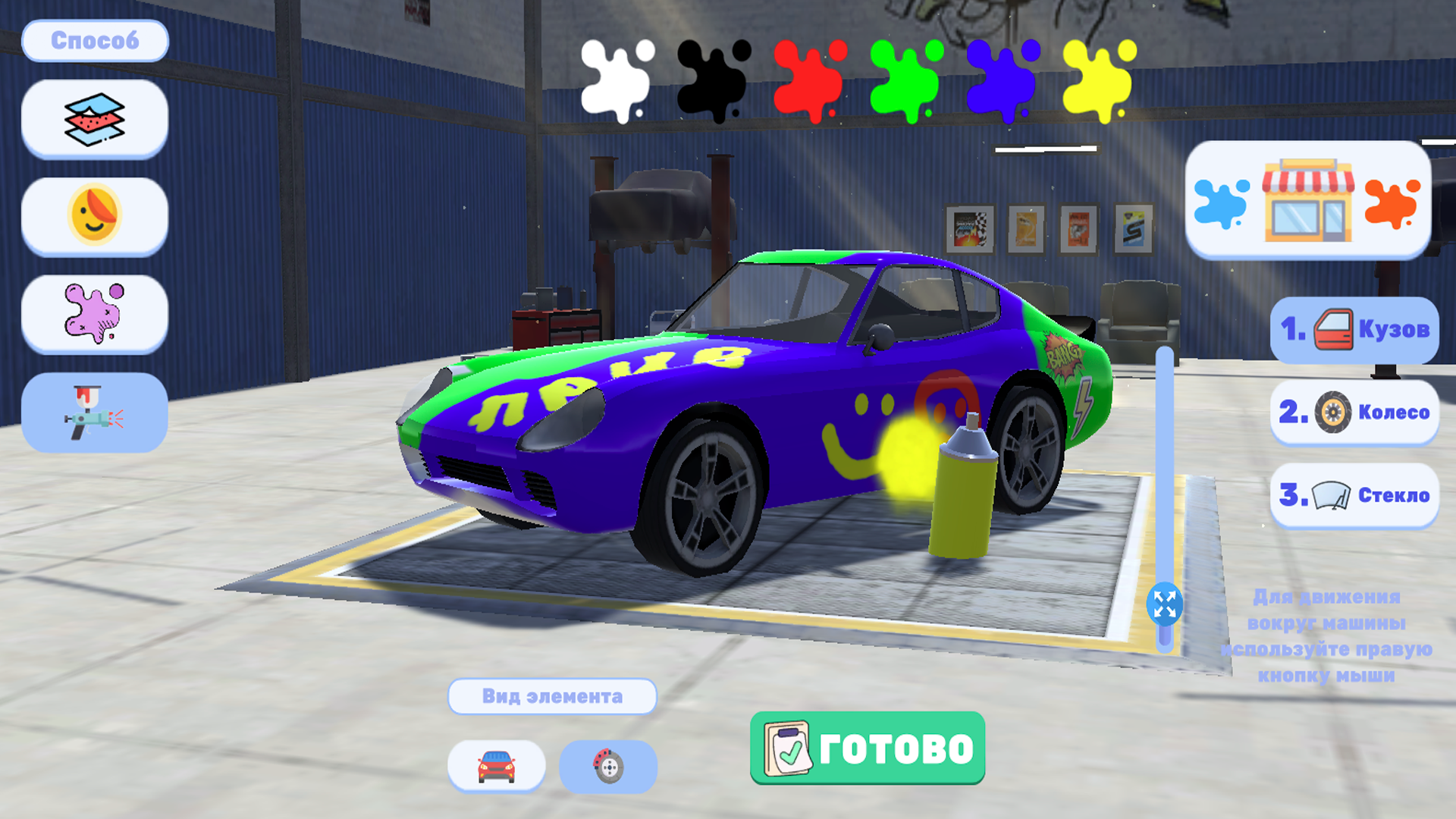1456x819 pixels.
Task: Choose the paint blob tool
Action: tap(94, 314)
